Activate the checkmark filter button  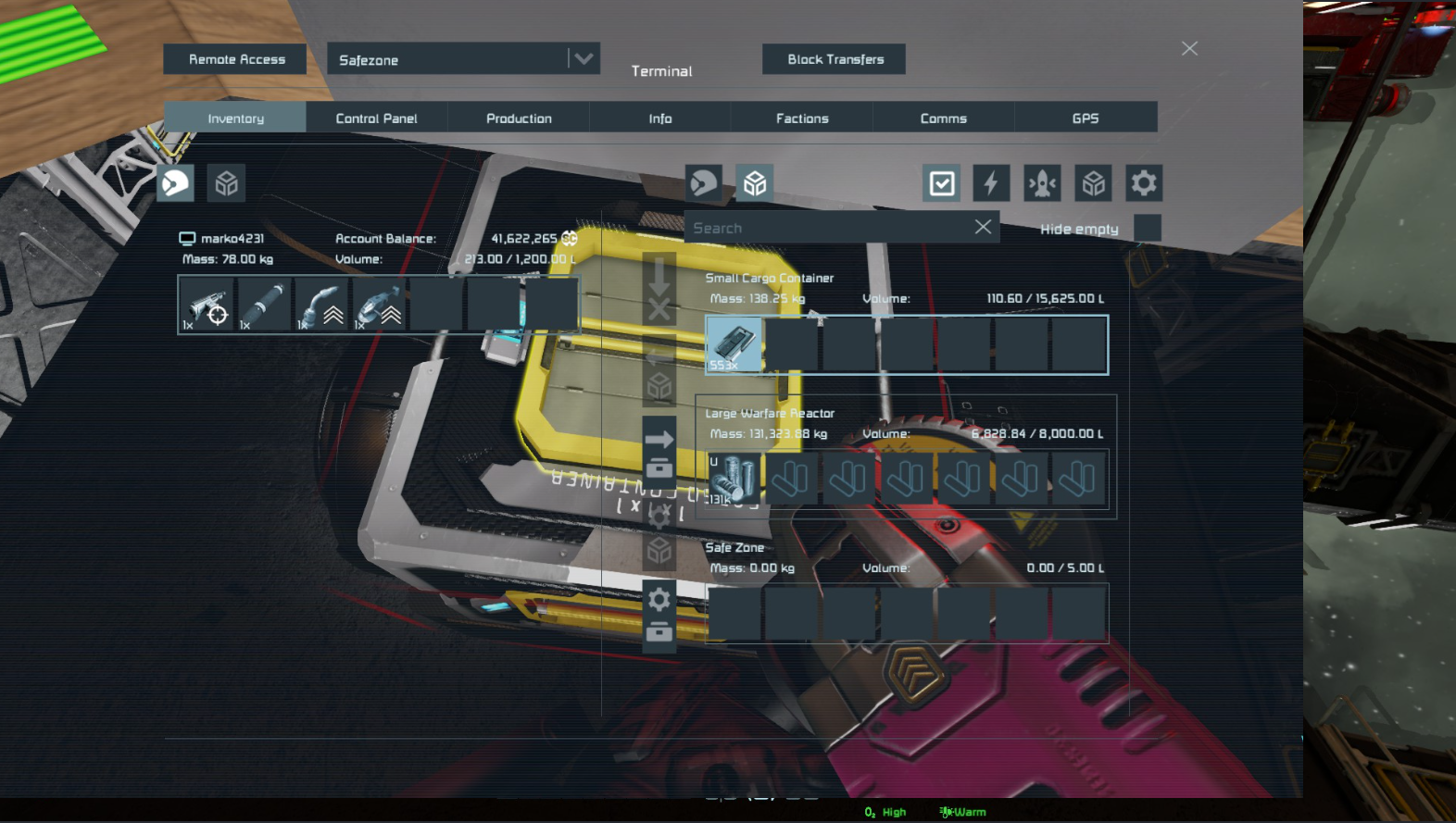(941, 183)
